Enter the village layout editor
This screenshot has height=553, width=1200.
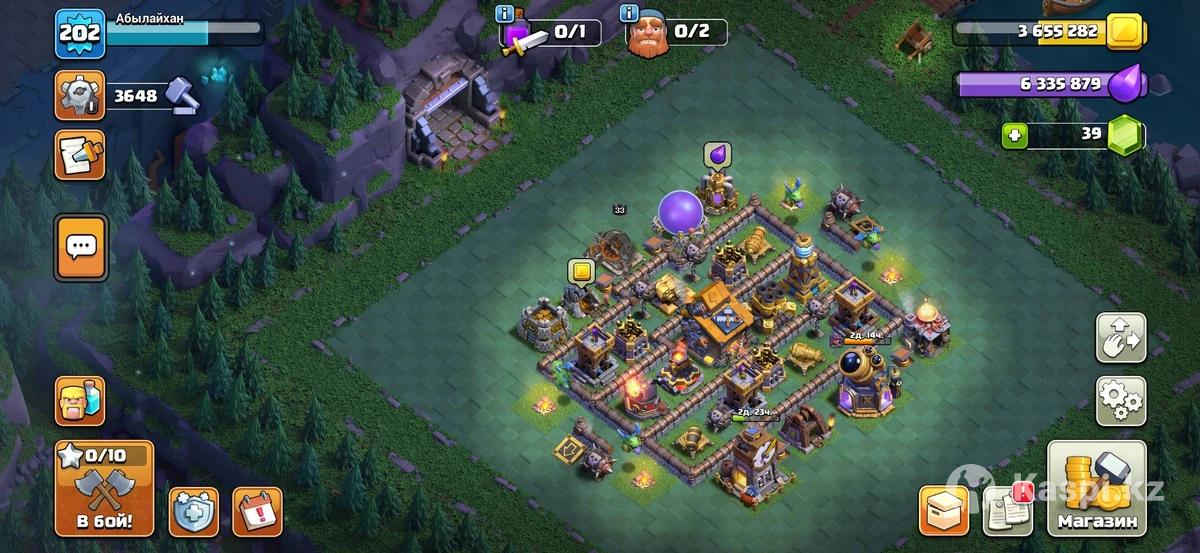1121,338
